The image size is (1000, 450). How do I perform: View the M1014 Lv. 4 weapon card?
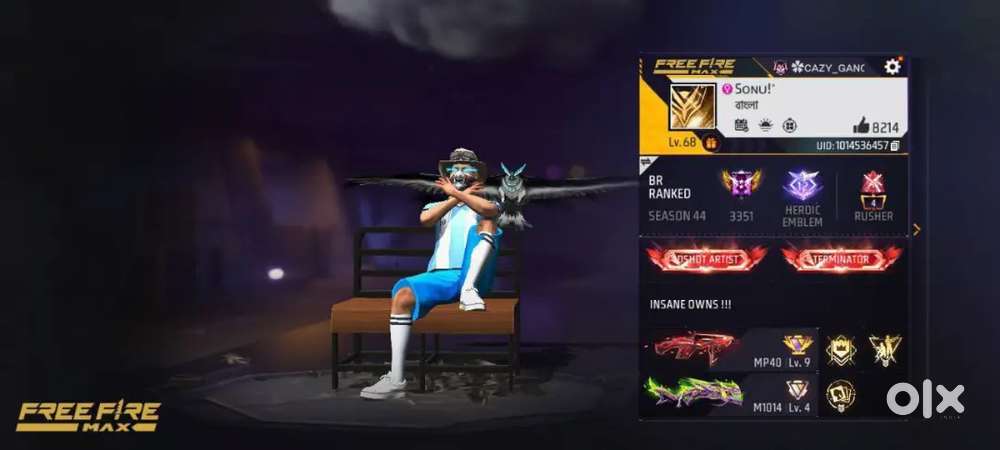tap(729, 392)
